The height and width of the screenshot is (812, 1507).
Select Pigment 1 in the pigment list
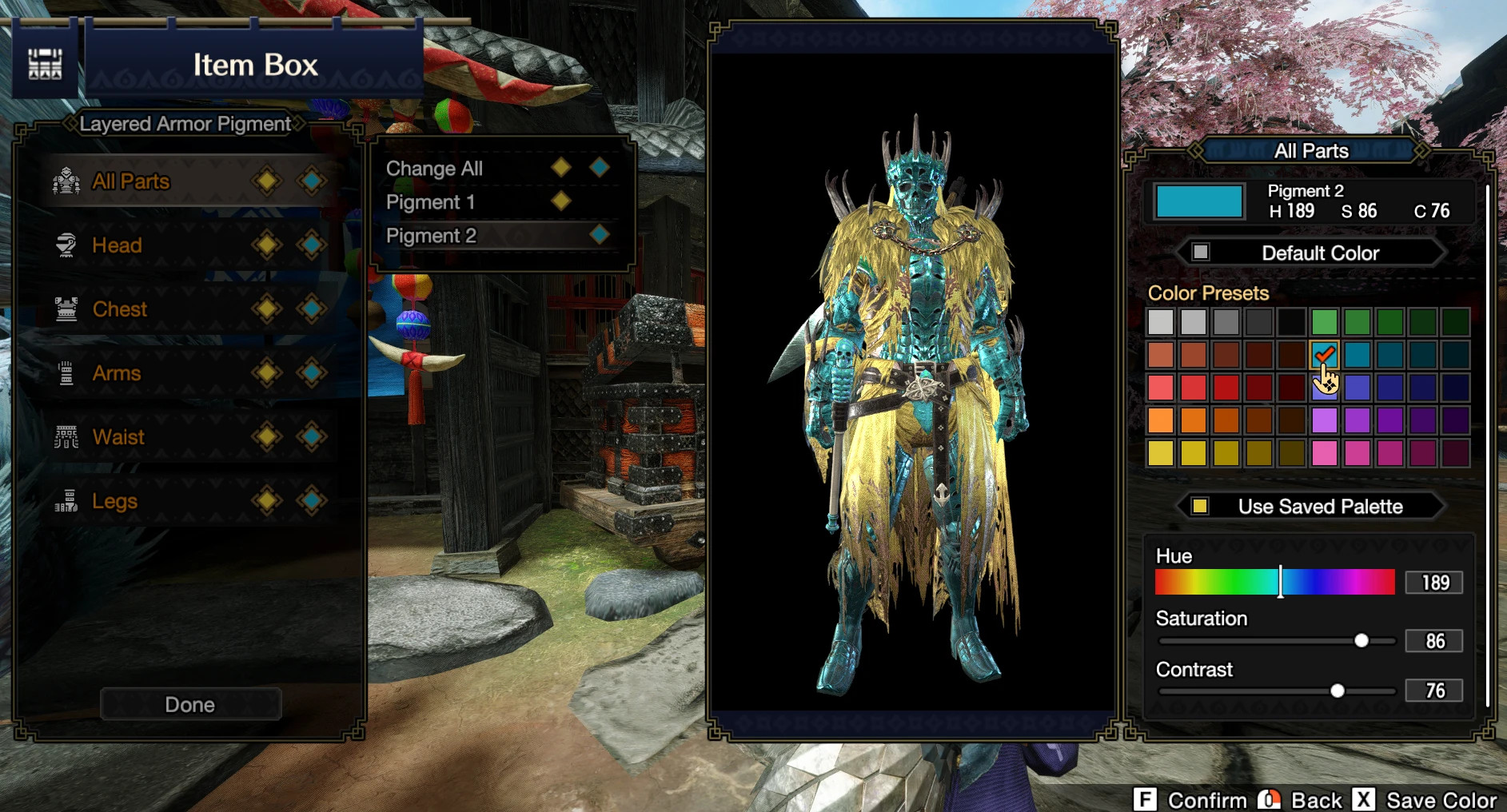click(432, 202)
